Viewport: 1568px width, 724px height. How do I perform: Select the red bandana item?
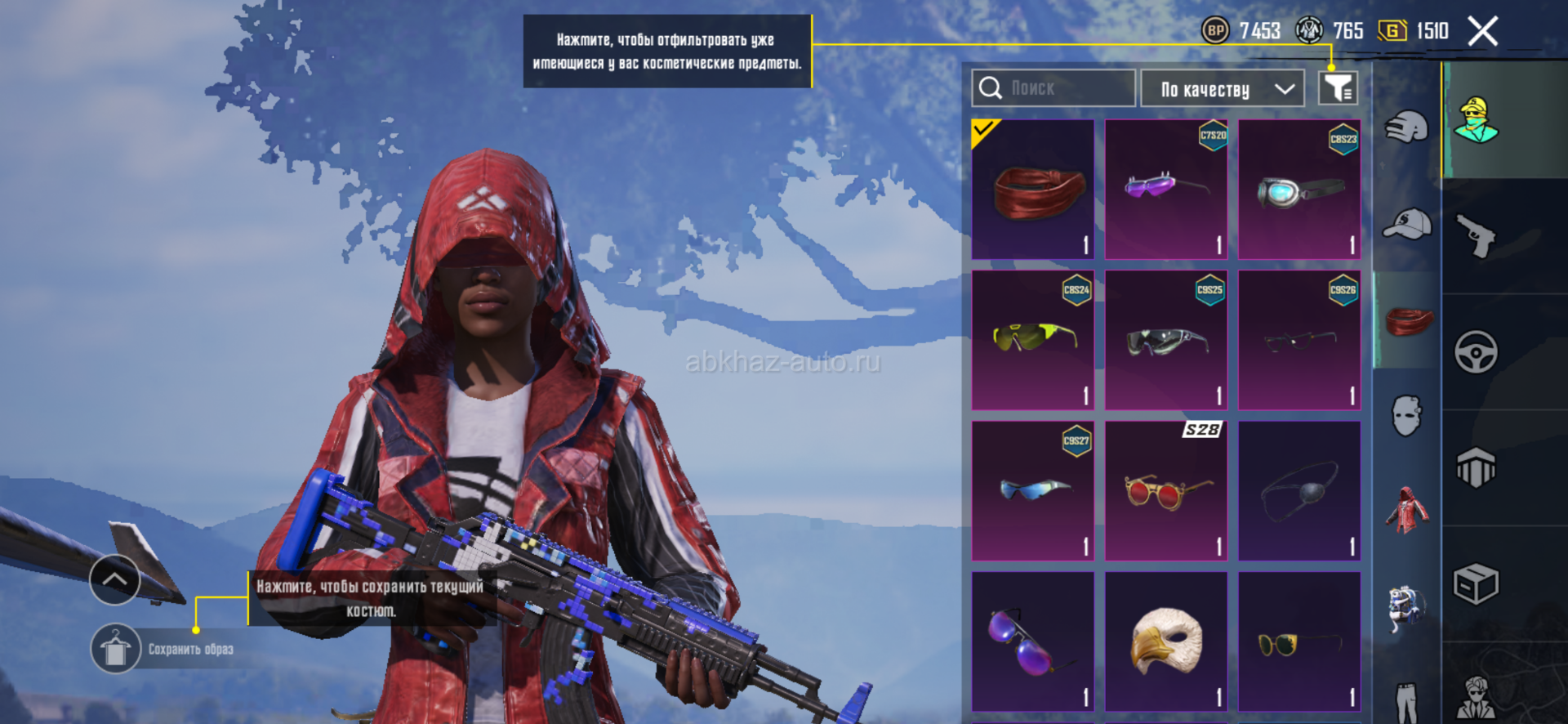1033,190
